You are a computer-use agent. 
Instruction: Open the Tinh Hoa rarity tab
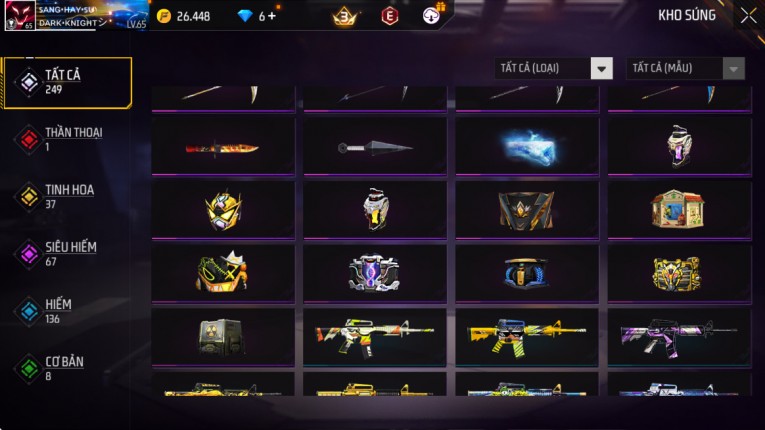(67, 196)
